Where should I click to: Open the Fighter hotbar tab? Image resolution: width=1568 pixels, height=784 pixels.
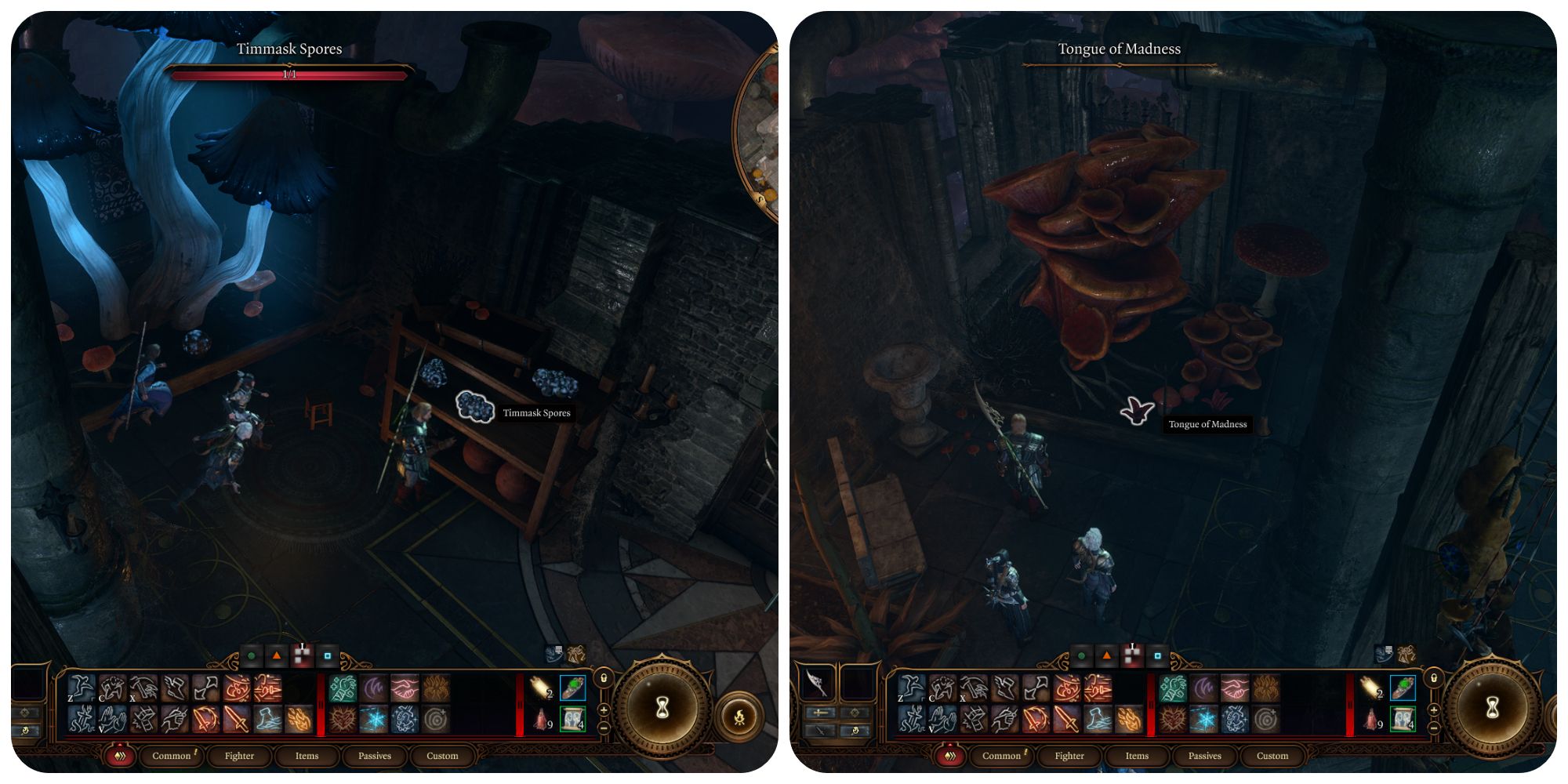point(239,756)
